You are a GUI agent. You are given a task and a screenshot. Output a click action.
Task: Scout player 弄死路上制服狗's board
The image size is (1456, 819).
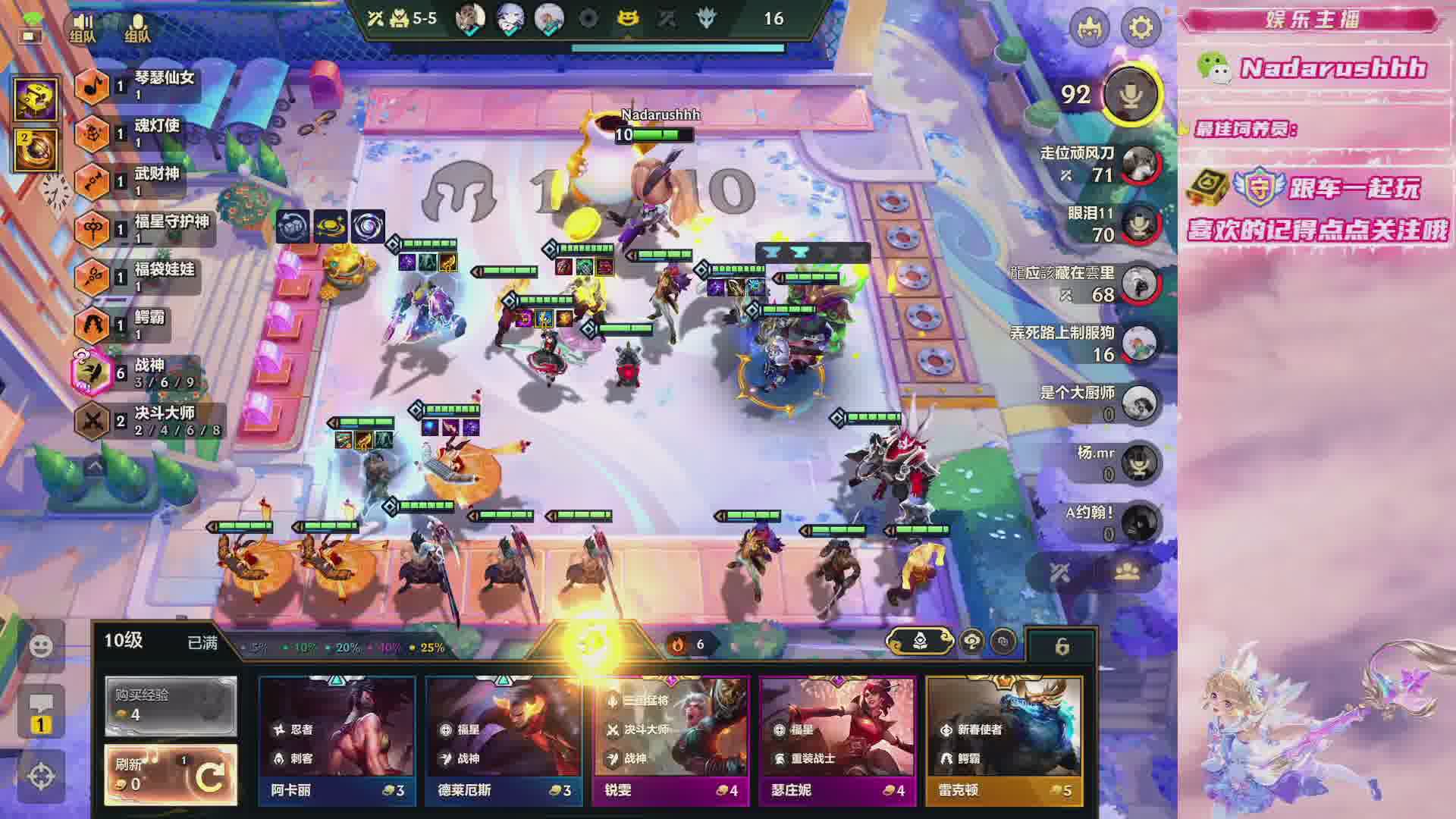pyautogui.click(x=1140, y=344)
